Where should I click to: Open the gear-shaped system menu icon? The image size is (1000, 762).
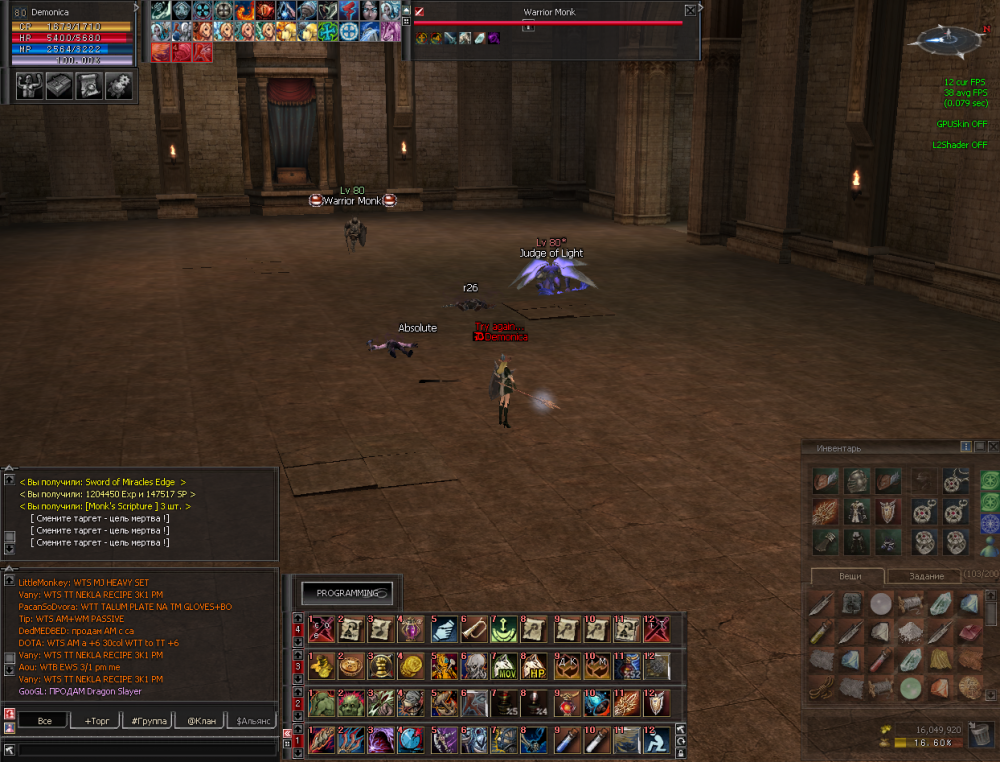point(119,87)
